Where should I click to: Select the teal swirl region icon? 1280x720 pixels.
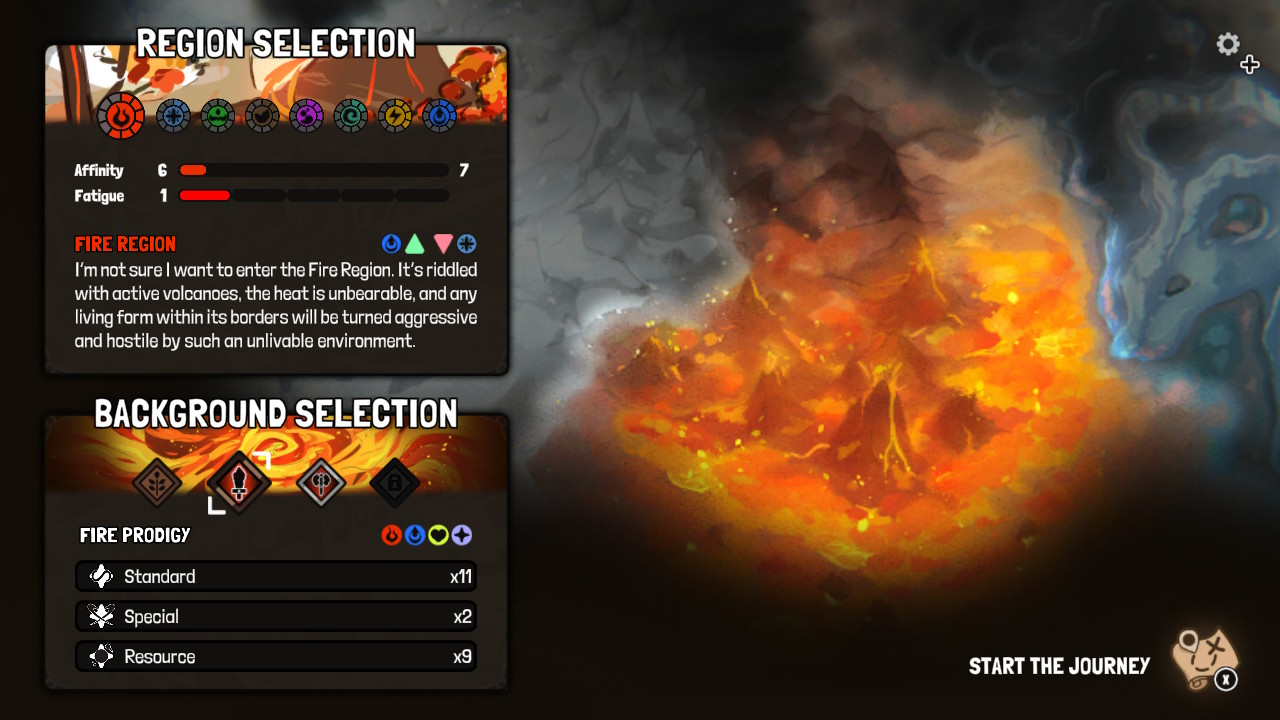[x=350, y=115]
